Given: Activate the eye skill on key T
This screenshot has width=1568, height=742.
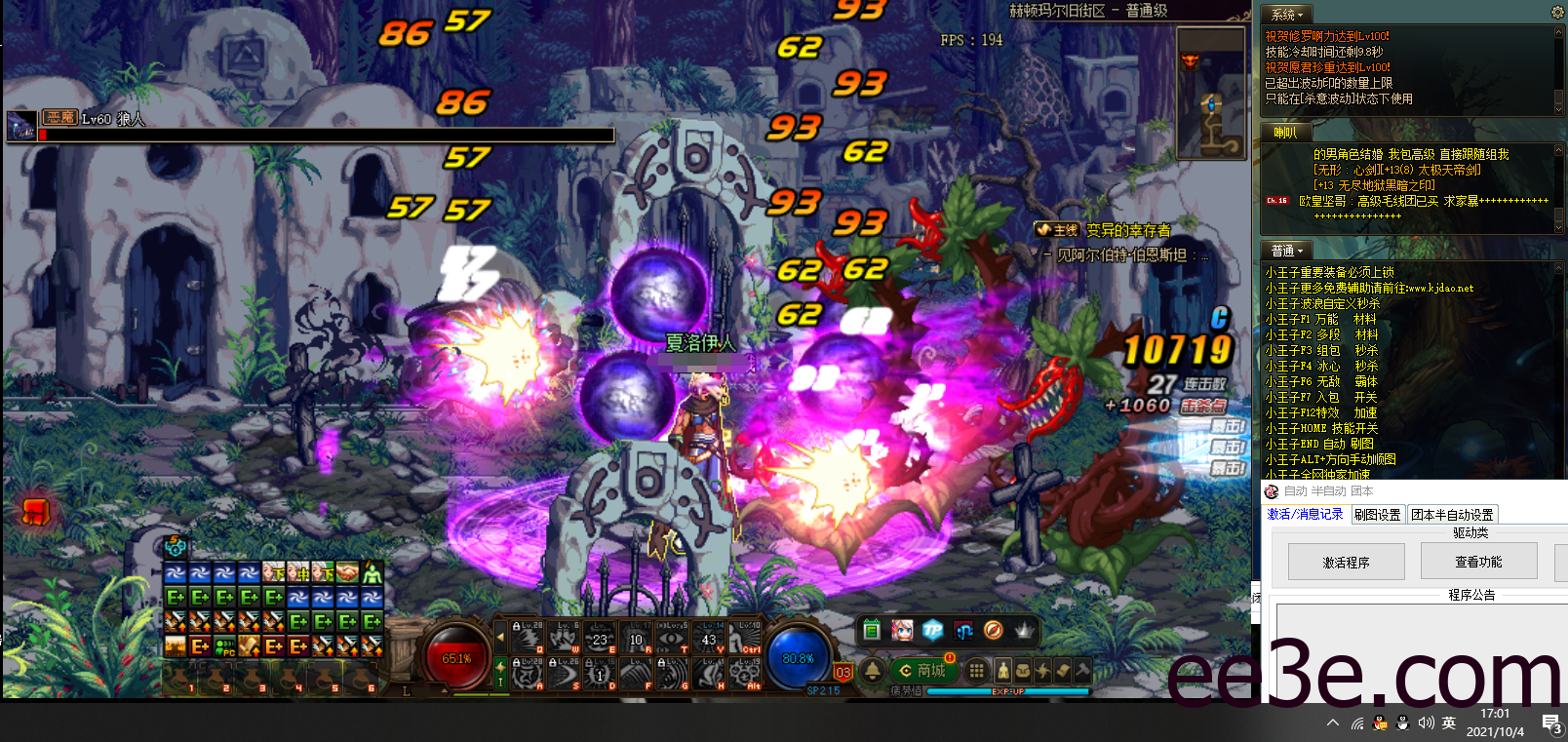Looking at the screenshot, I should click(x=673, y=639).
